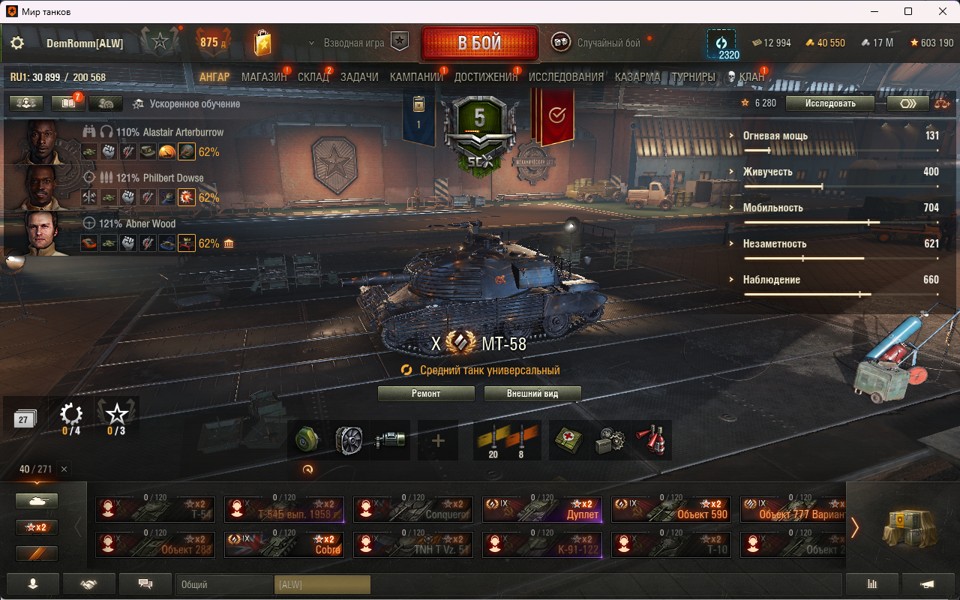
Task: Go to the ЗАДАЧИ missions tab
Action: pos(359,77)
